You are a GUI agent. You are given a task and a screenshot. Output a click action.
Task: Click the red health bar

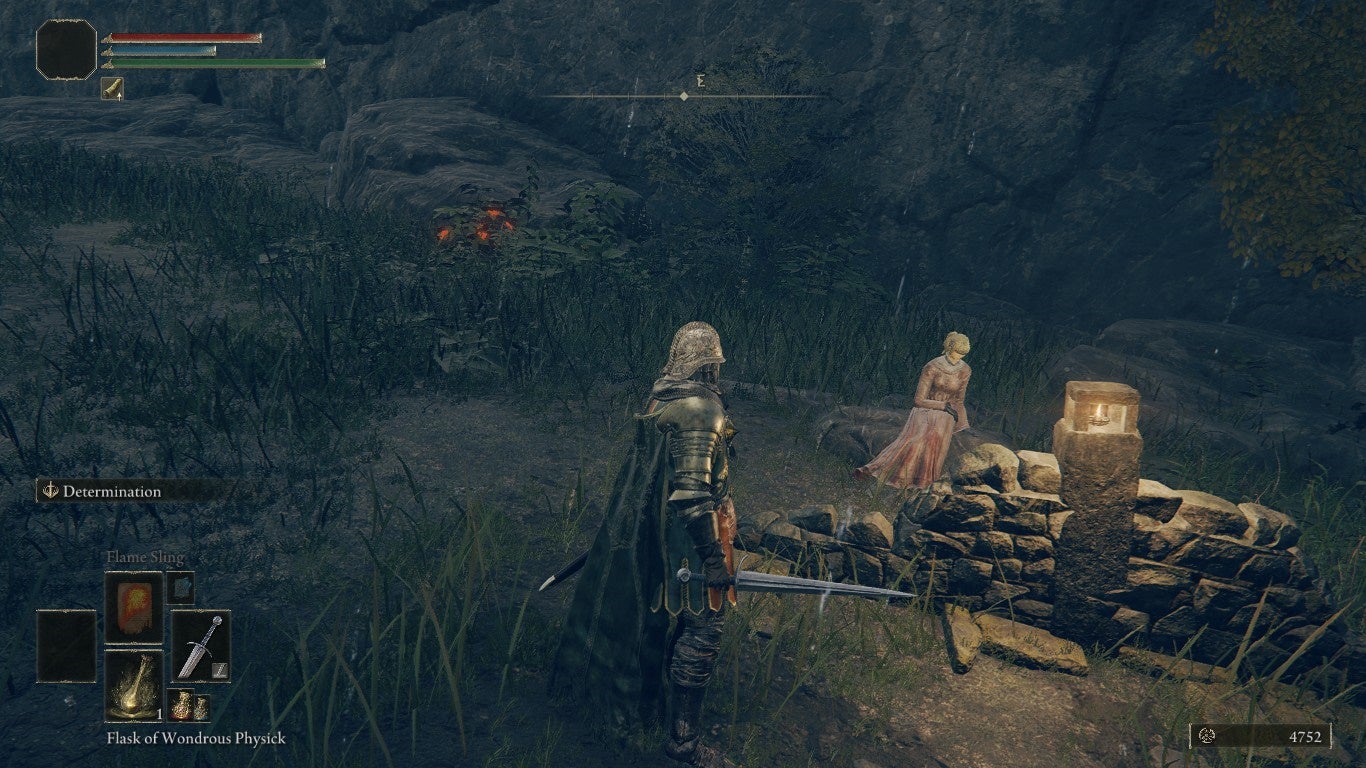(x=180, y=38)
